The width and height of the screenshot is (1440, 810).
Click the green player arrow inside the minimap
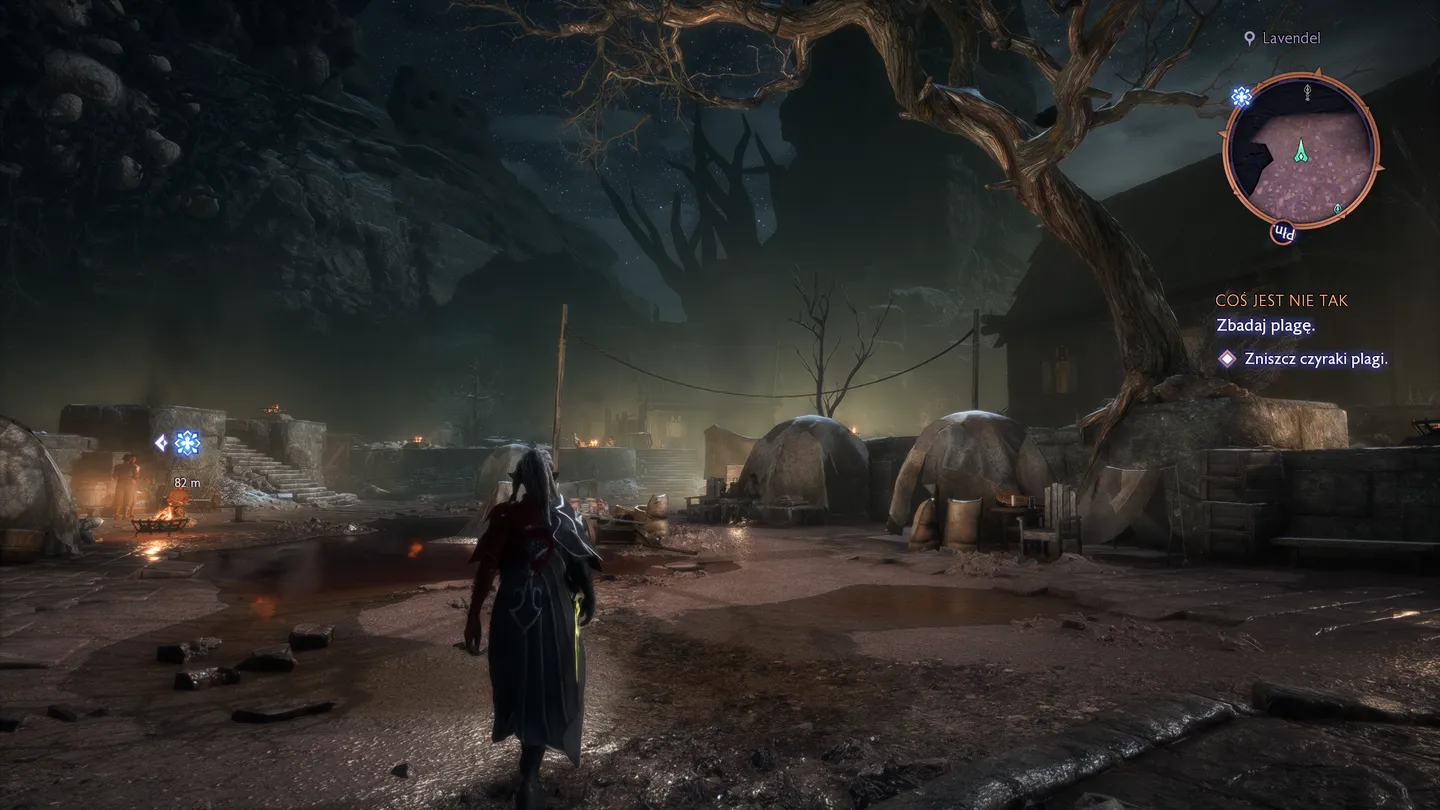(1301, 152)
